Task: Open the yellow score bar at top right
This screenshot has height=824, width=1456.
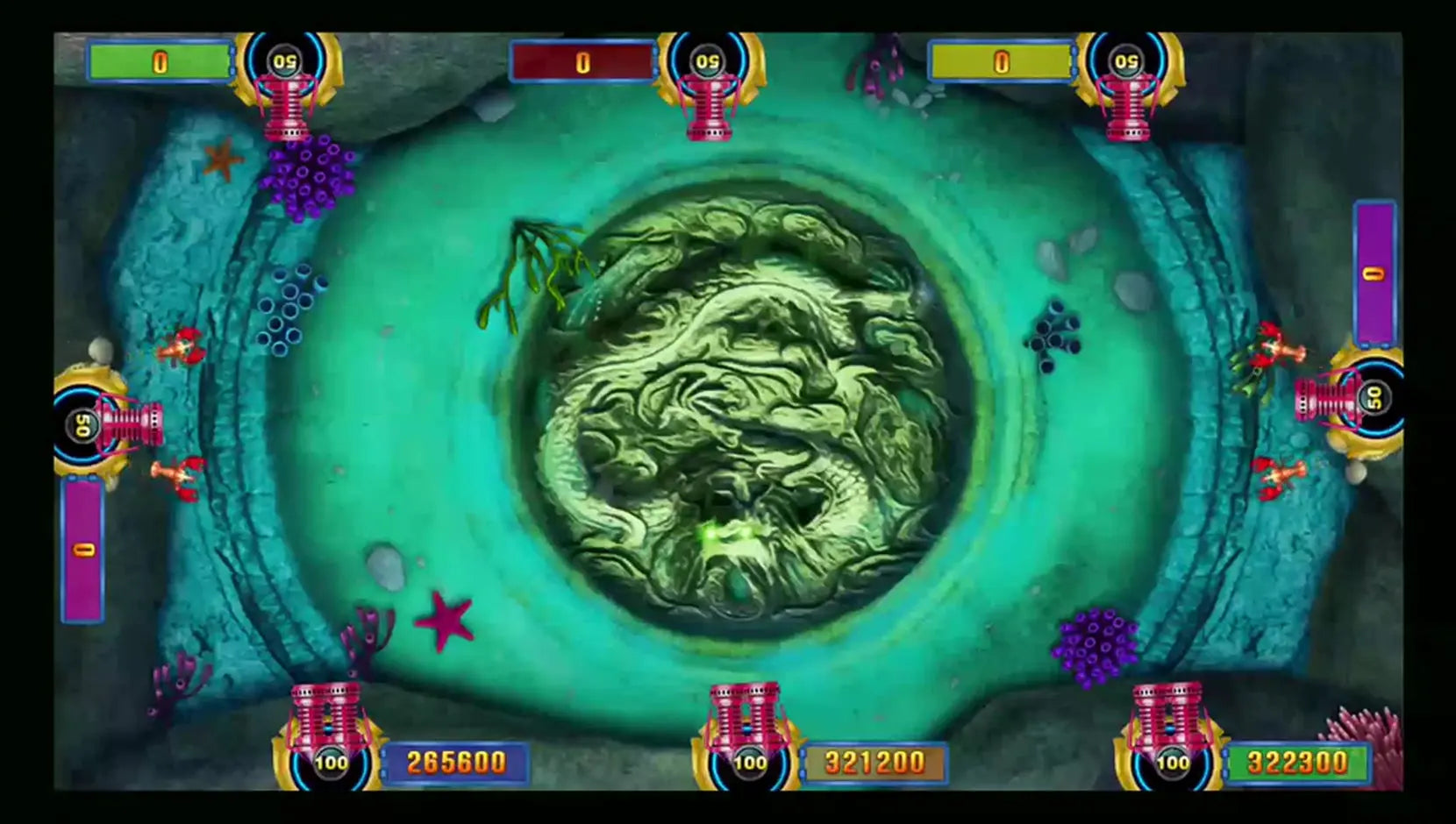Action: click(998, 61)
